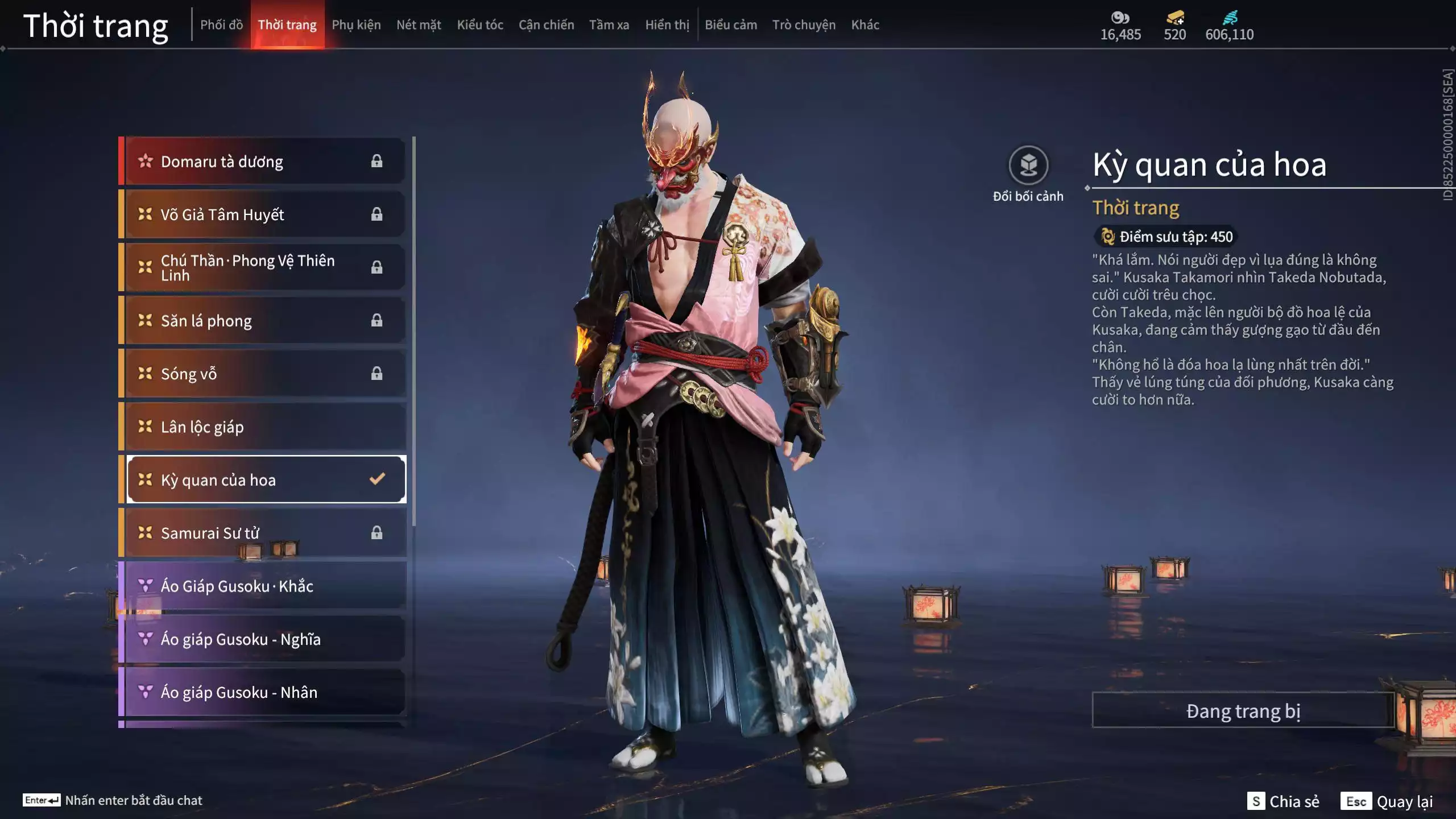Switch to the Phối đồ tab

[x=221, y=25]
